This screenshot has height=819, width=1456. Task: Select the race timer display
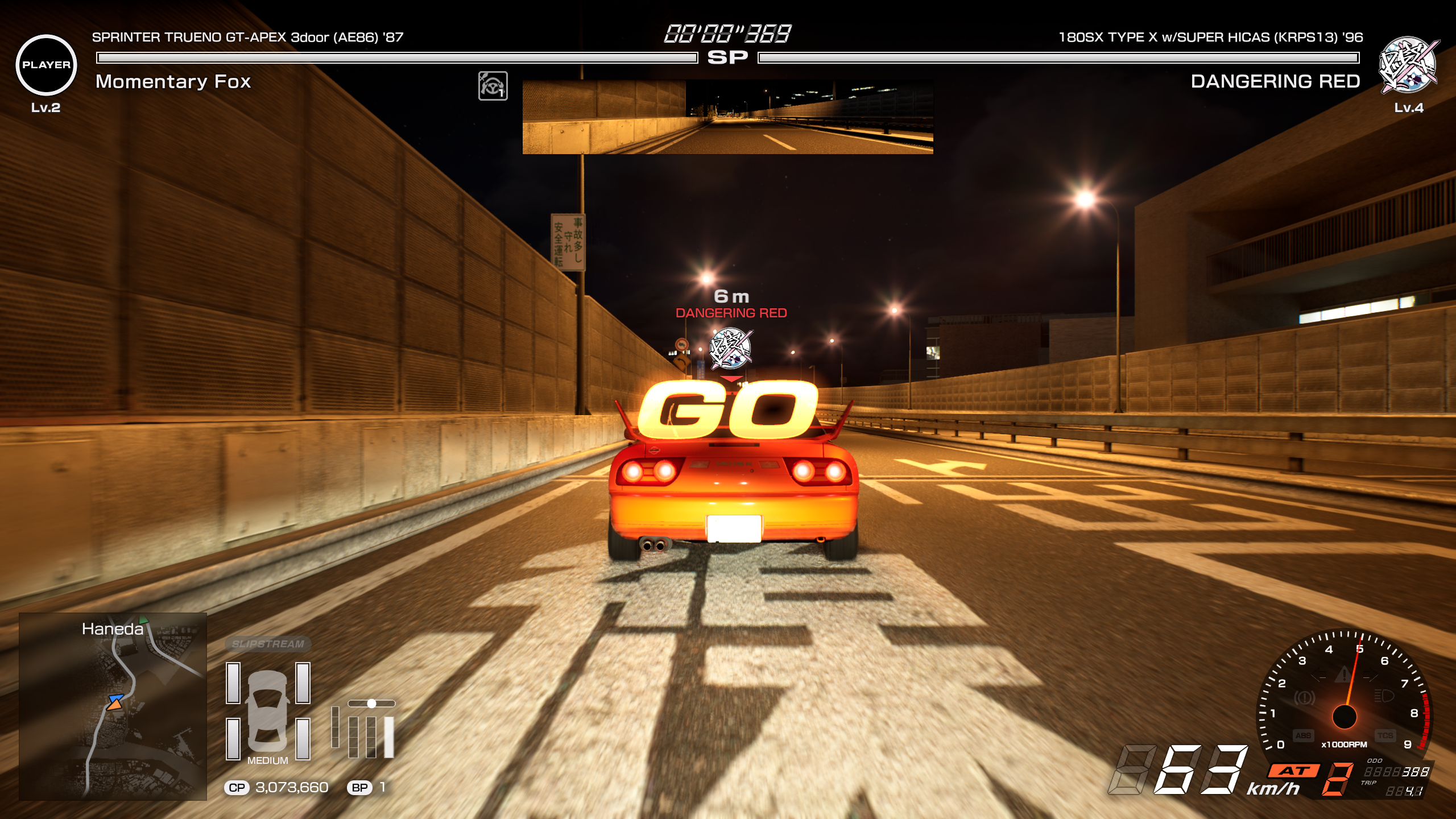(726, 34)
